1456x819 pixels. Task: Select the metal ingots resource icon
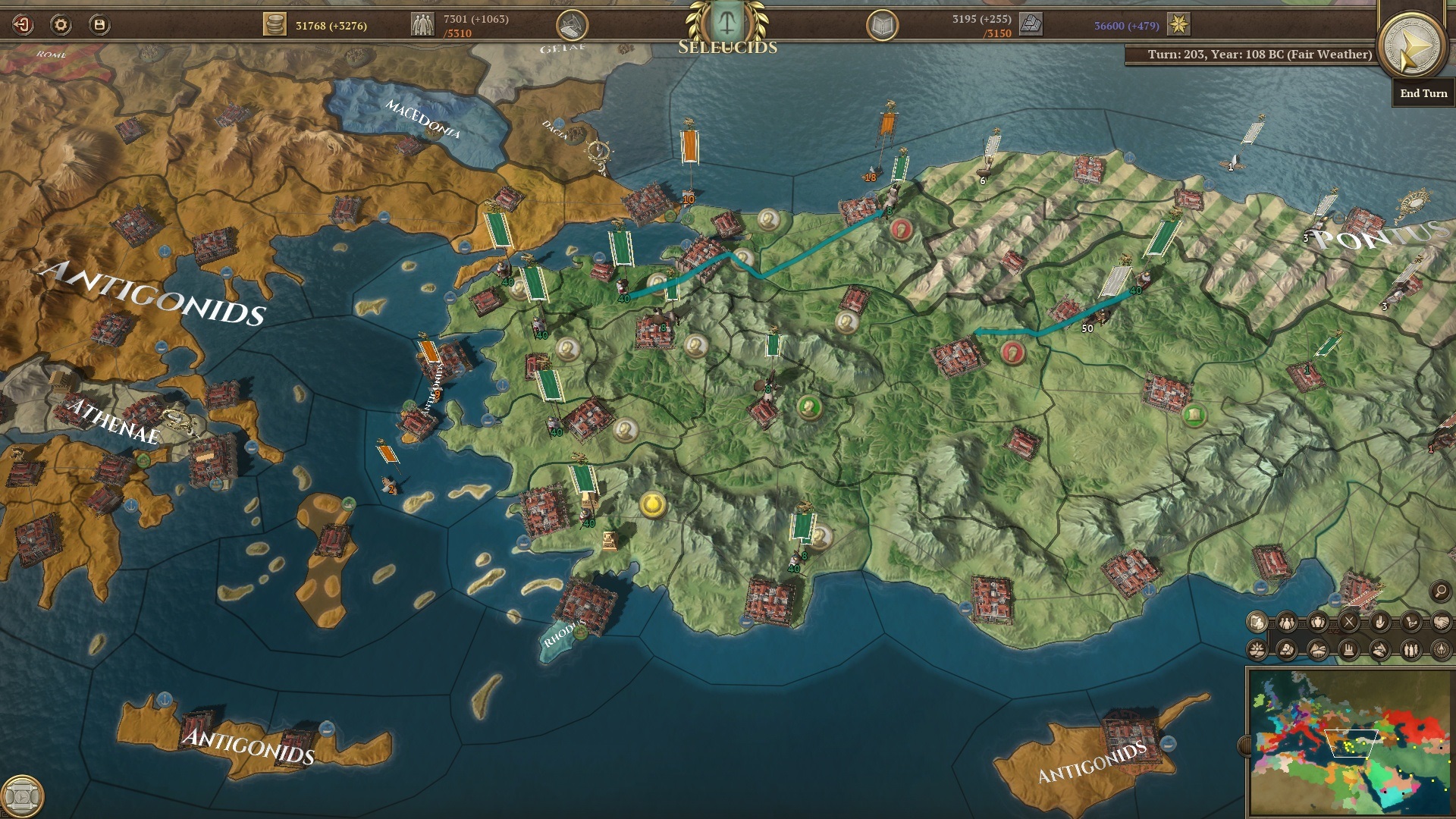tap(1031, 25)
